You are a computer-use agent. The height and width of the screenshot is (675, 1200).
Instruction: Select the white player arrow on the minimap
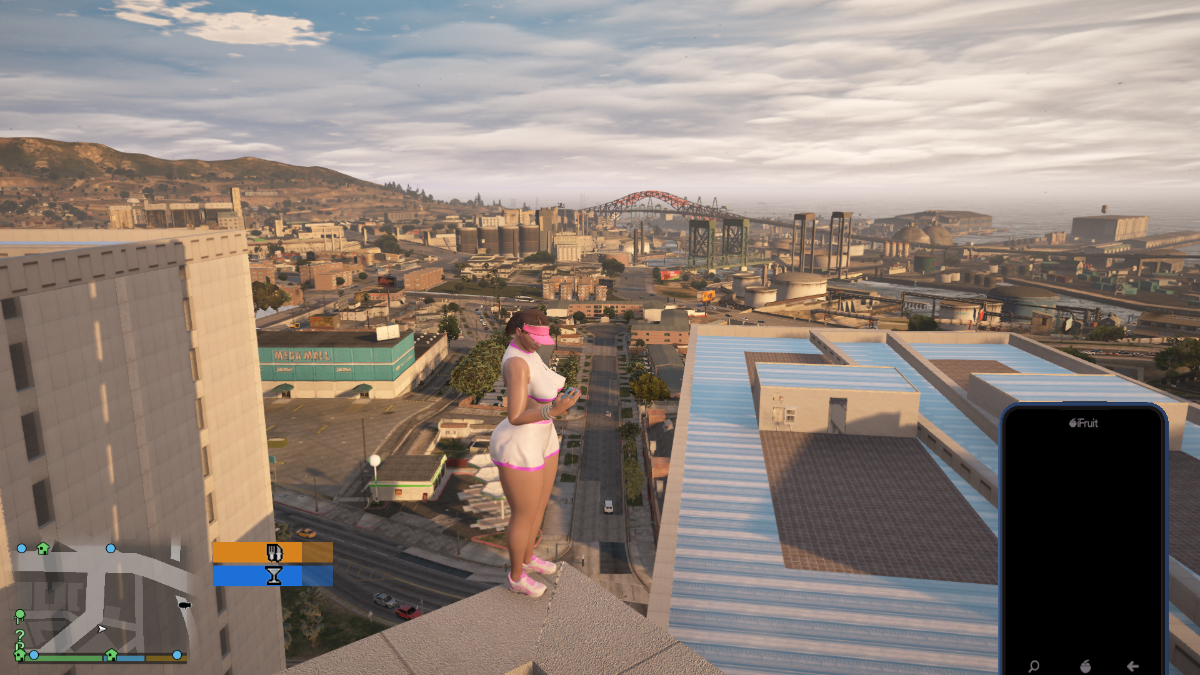101,629
